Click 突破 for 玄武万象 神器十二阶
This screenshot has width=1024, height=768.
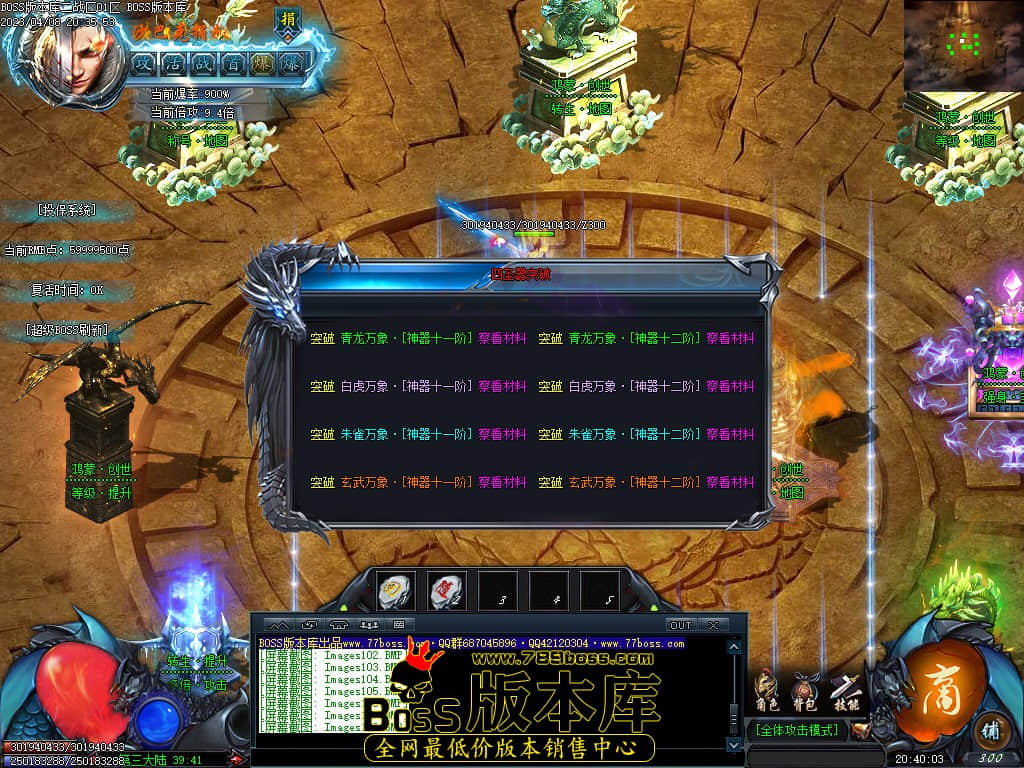coord(550,483)
